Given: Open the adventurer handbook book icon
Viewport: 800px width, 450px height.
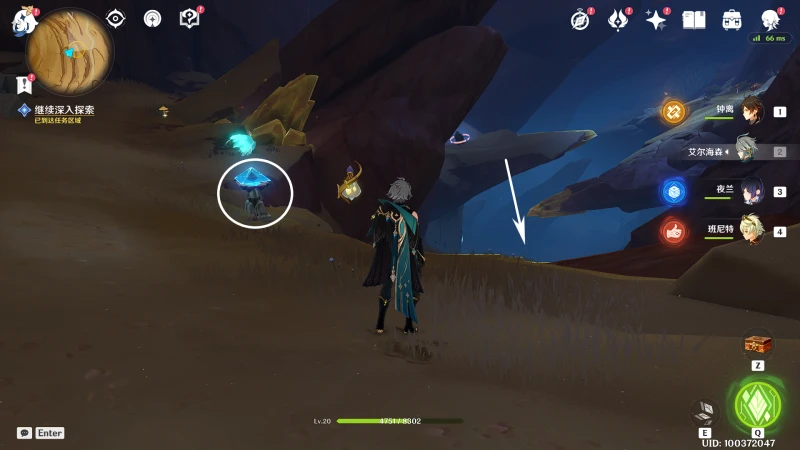Looking at the screenshot, I should (x=694, y=19).
